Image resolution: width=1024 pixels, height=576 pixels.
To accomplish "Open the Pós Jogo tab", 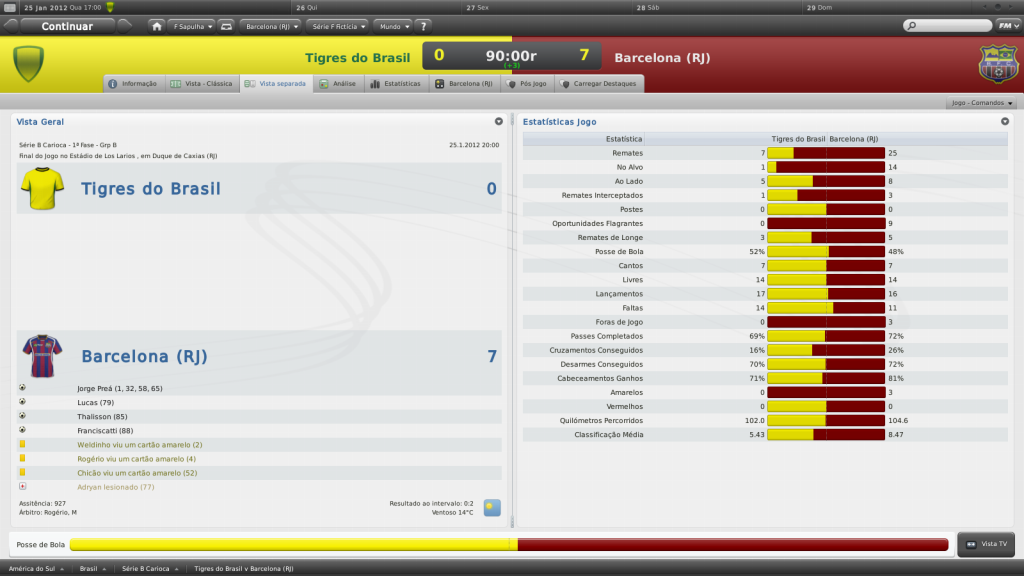I will (x=528, y=84).
